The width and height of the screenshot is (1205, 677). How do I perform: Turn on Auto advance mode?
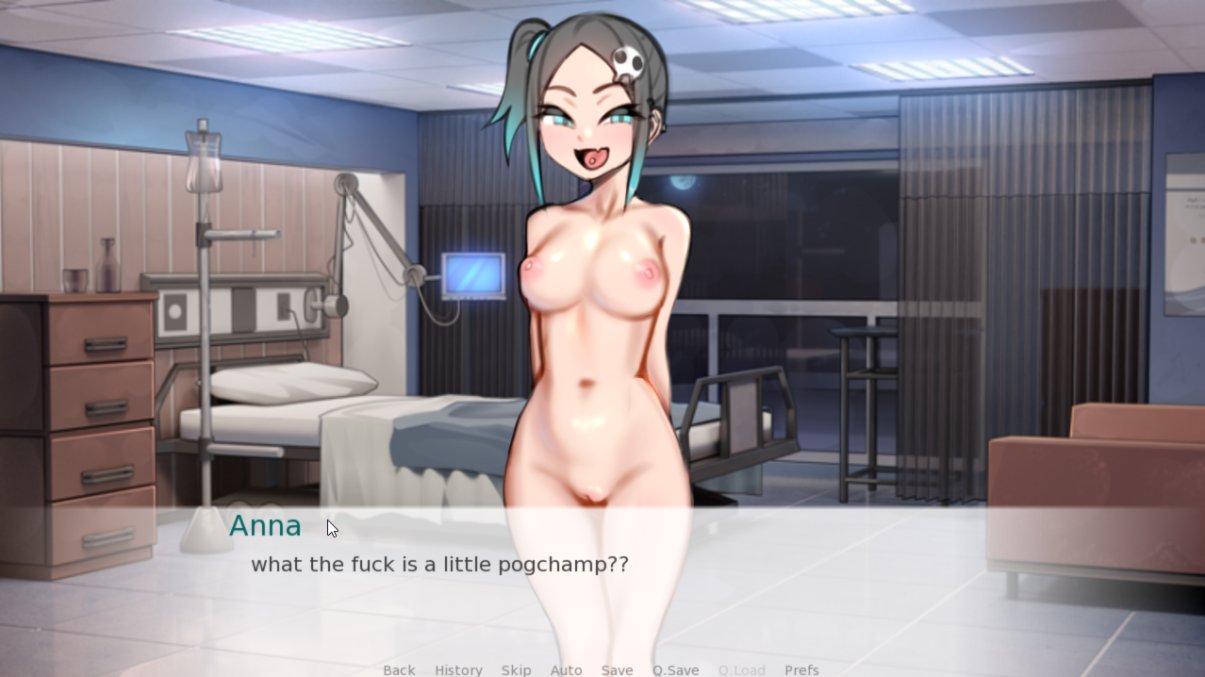[566, 670]
